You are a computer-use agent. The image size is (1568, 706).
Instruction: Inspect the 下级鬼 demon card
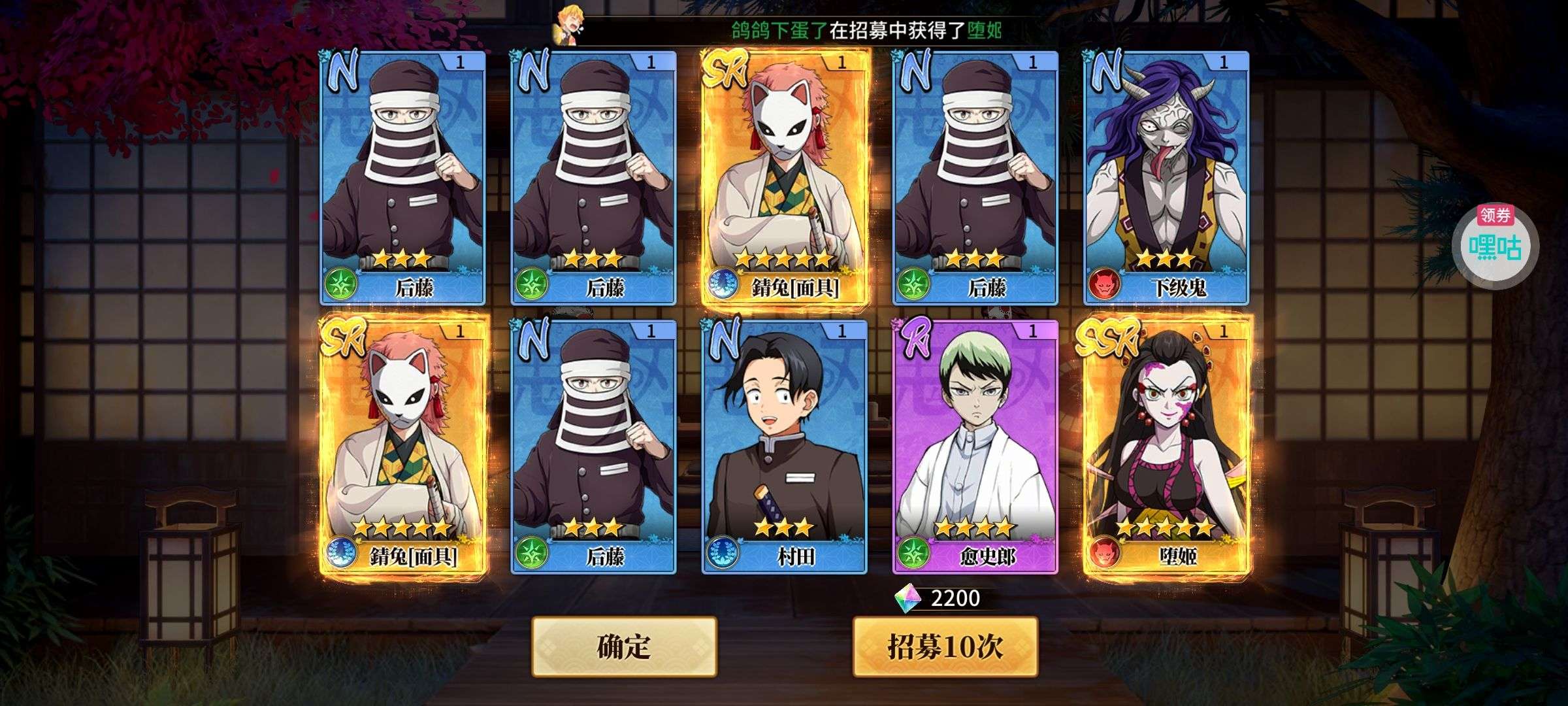click(1167, 178)
